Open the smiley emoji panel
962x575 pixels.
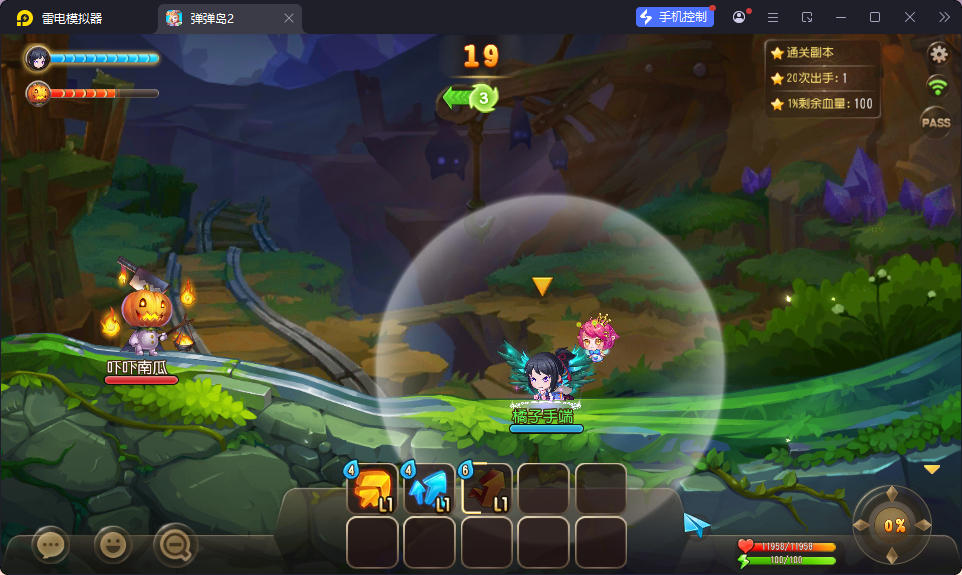coord(112,545)
